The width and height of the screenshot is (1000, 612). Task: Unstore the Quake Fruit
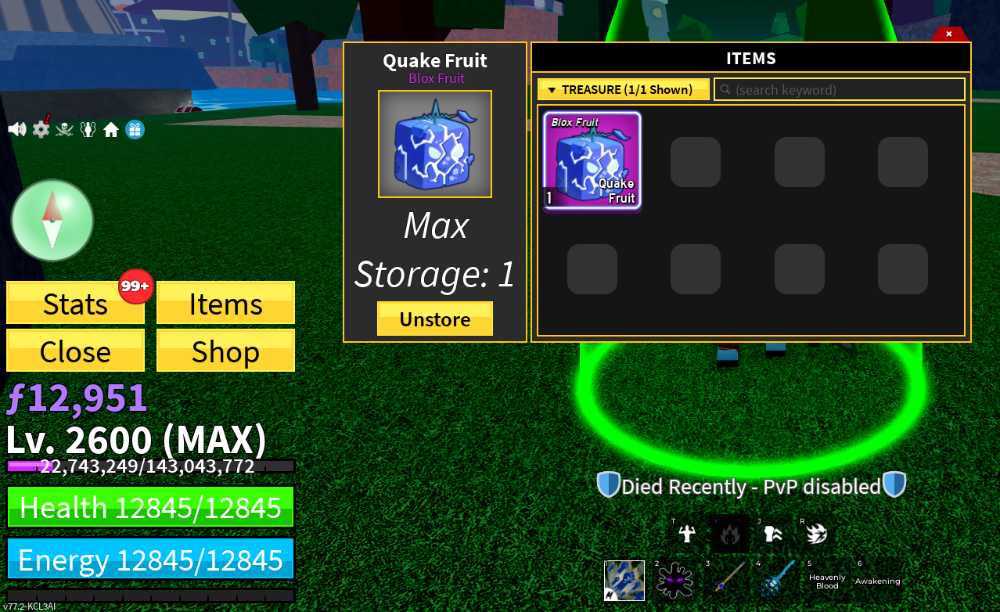(434, 319)
